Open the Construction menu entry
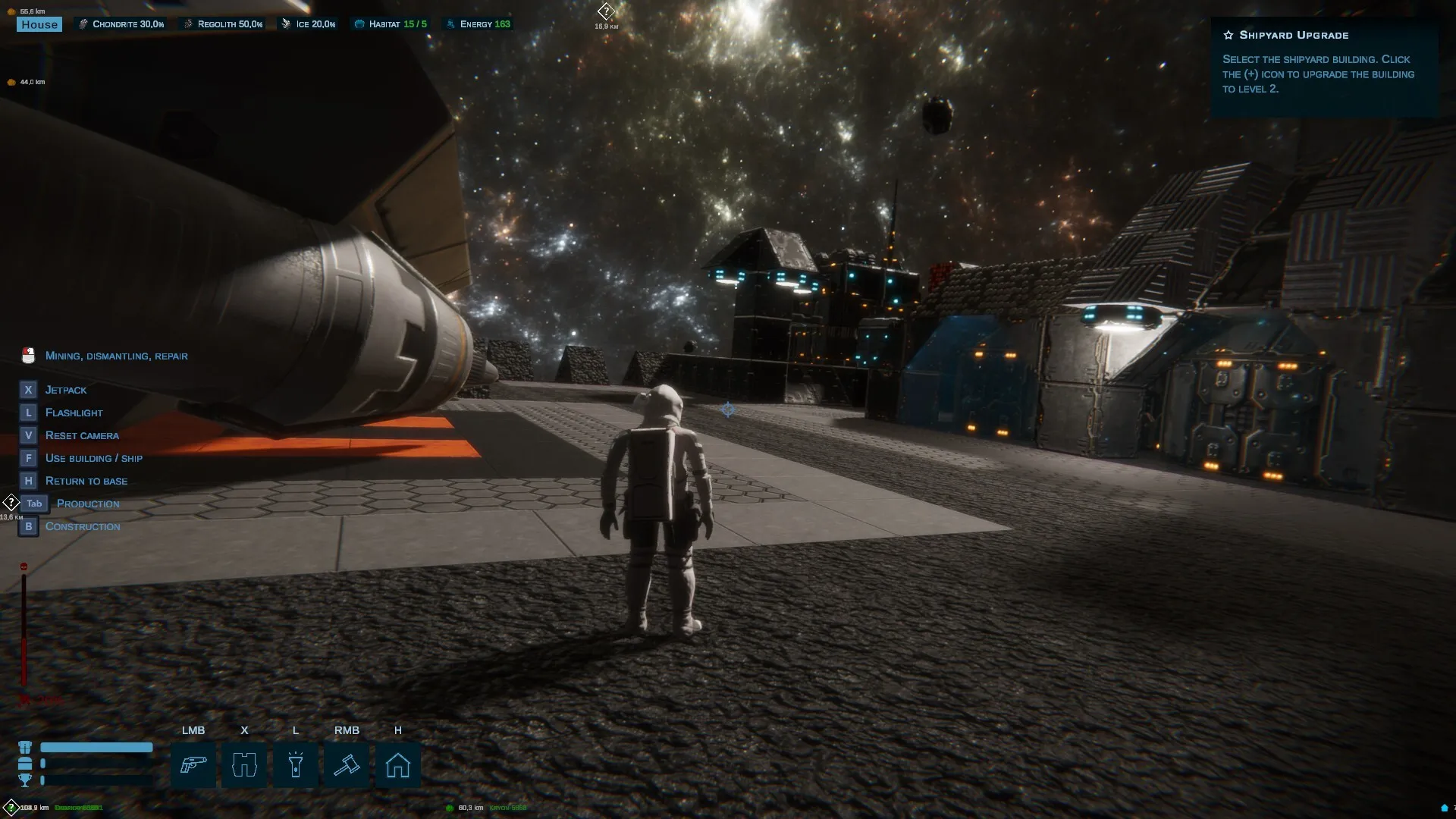 (82, 526)
